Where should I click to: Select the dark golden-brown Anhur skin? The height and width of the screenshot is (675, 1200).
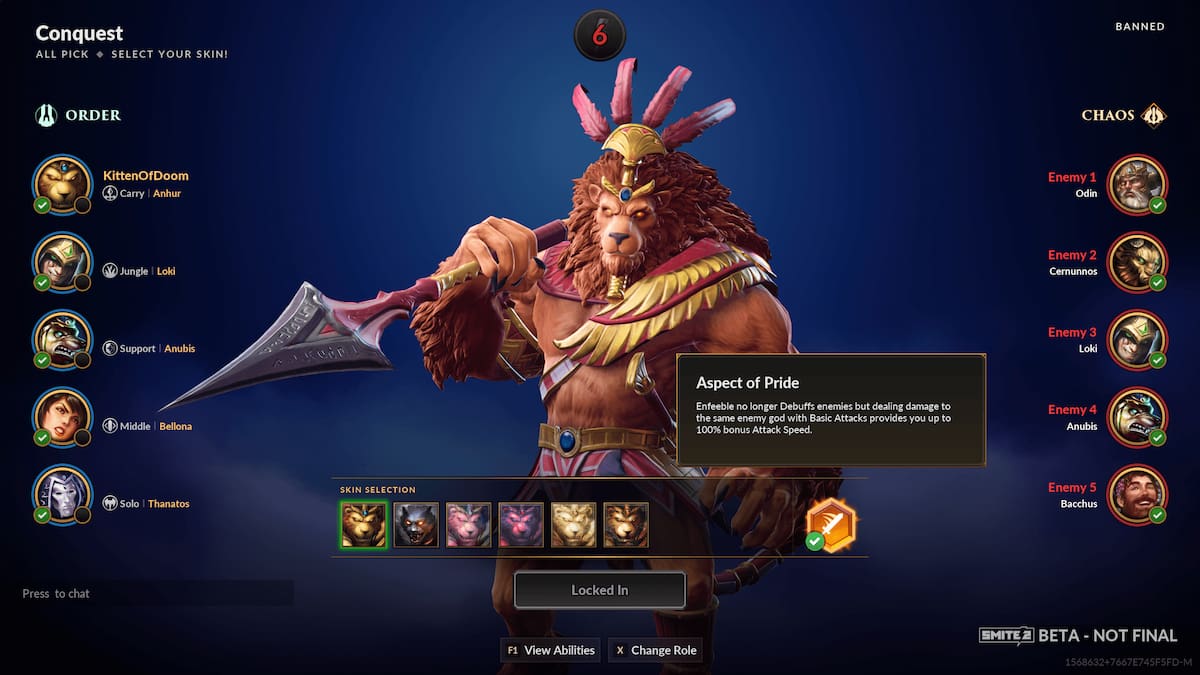(626, 525)
